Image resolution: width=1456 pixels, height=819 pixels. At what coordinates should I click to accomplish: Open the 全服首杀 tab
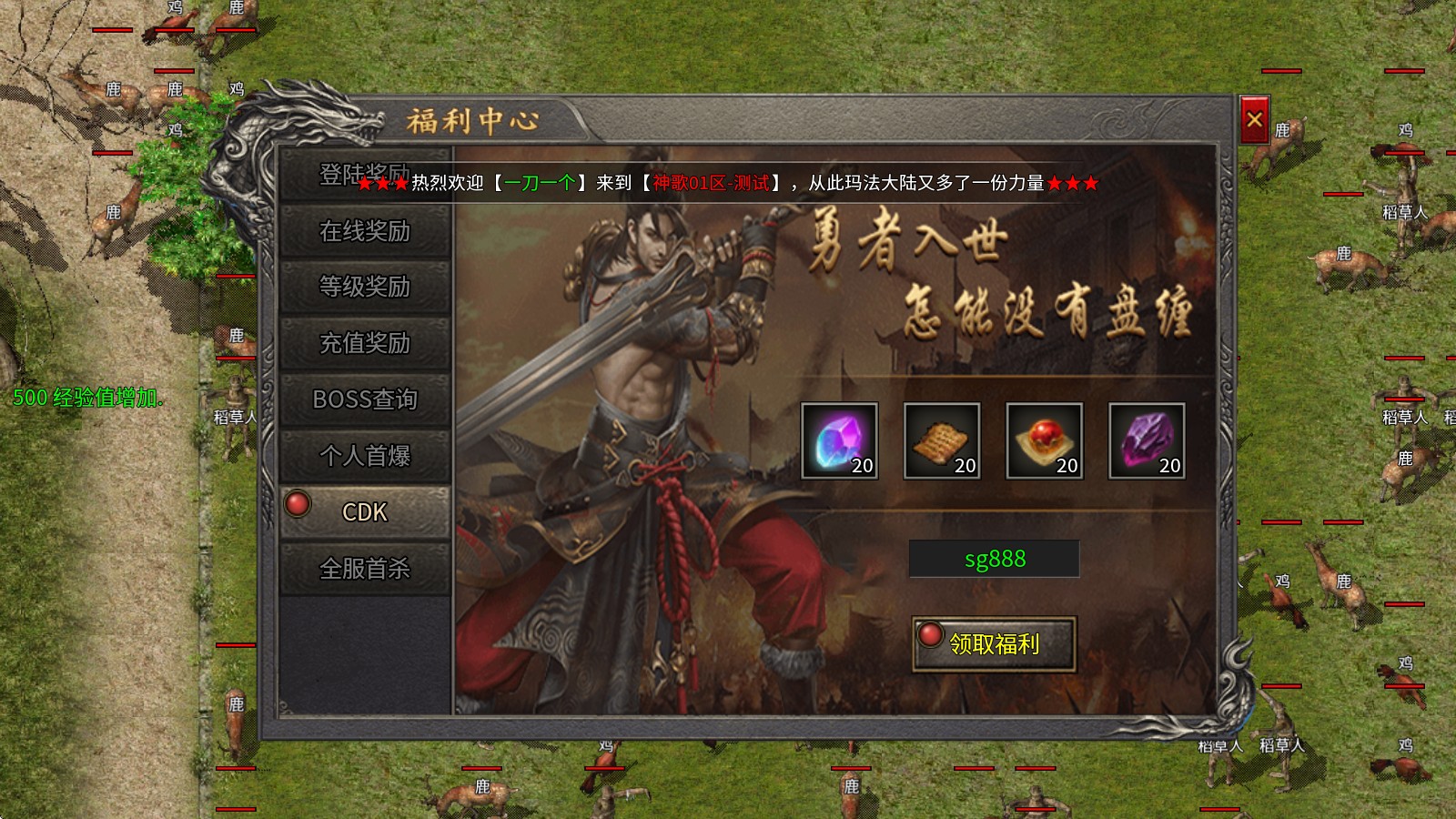click(364, 568)
